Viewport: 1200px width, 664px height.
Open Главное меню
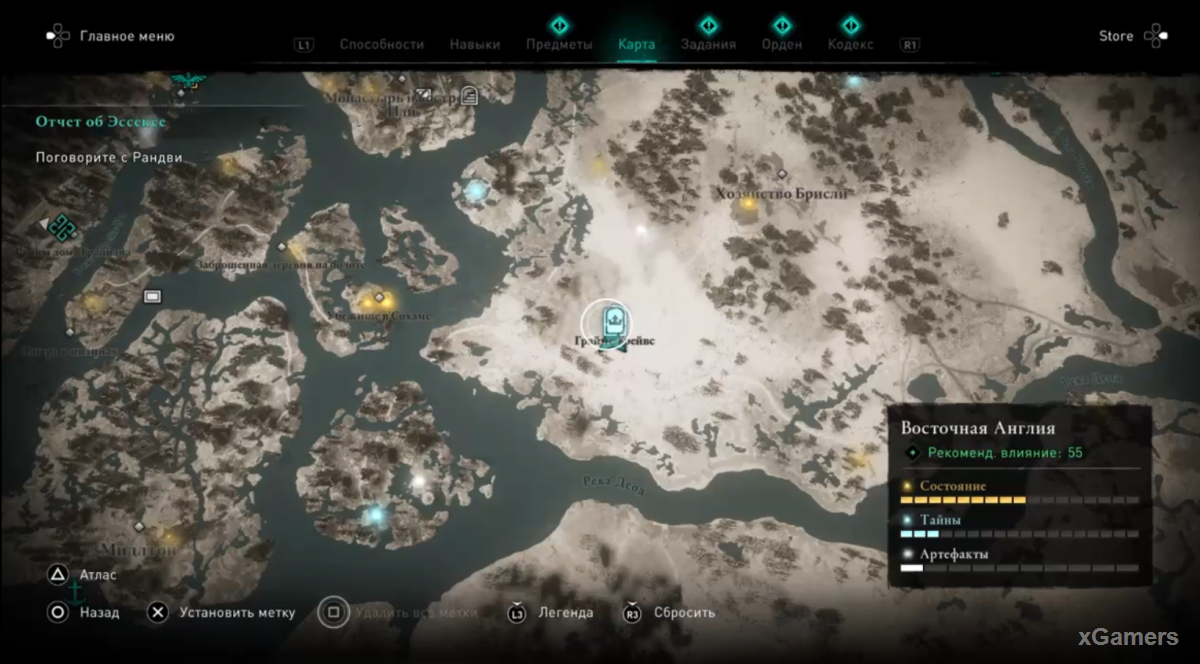tap(126, 36)
